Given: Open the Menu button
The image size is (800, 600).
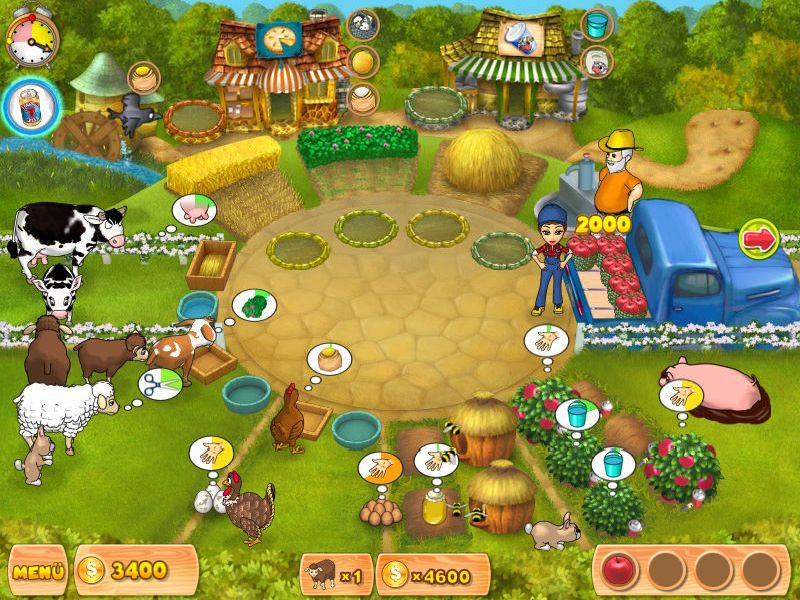Looking at the screenshot, I should pos(36,572).
